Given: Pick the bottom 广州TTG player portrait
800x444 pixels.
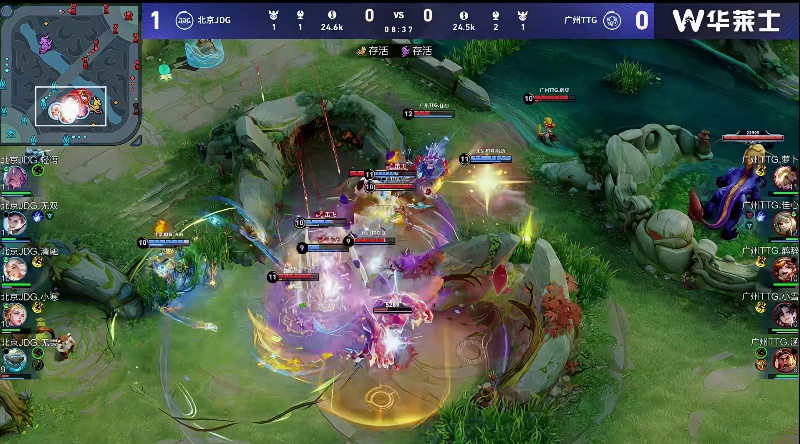Looking at the screenshot, I should coord(784,360).
